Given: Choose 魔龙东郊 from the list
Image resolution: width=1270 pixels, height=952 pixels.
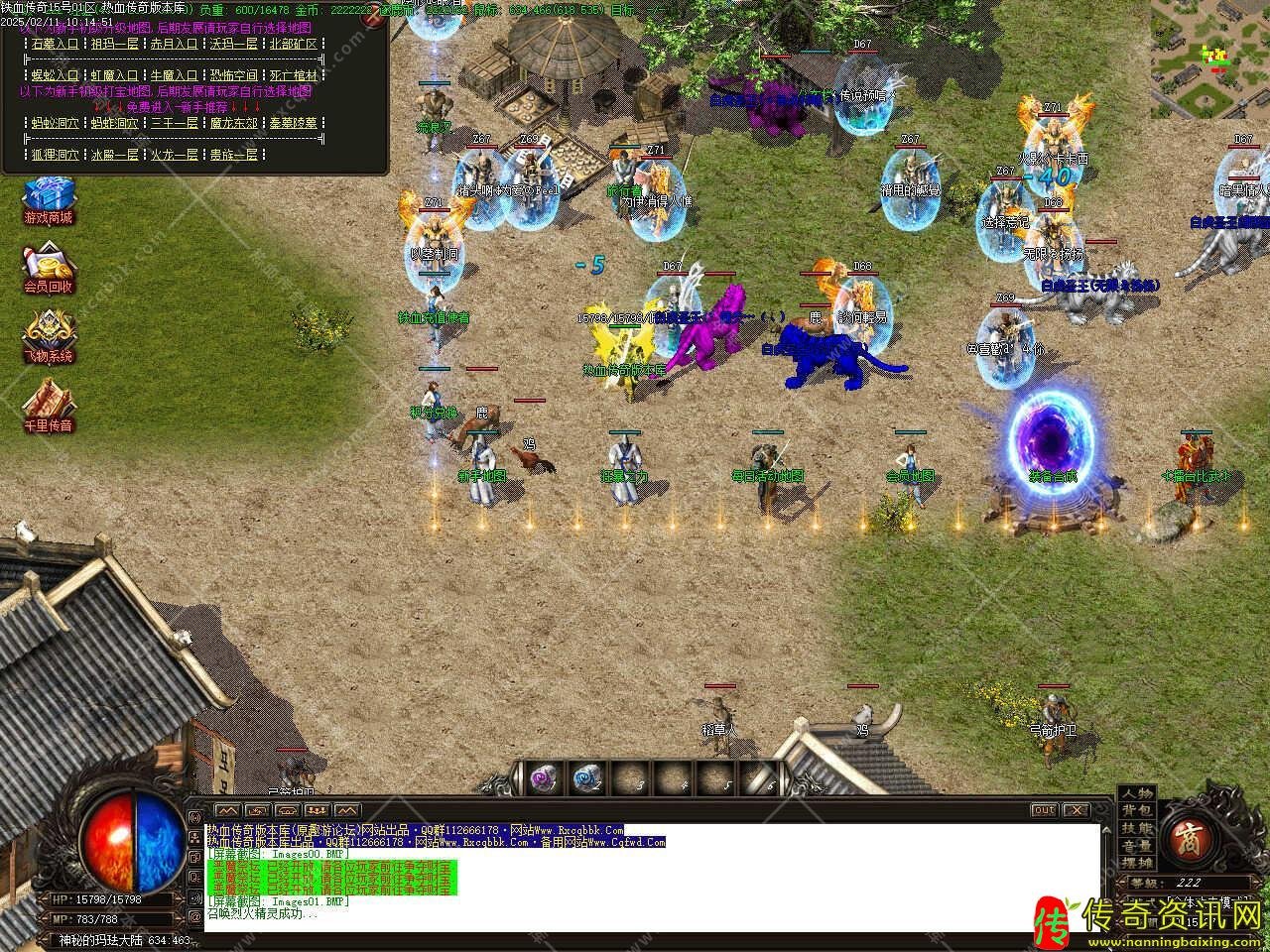Looking at the screenshot, I should click(x=233, y=123).
